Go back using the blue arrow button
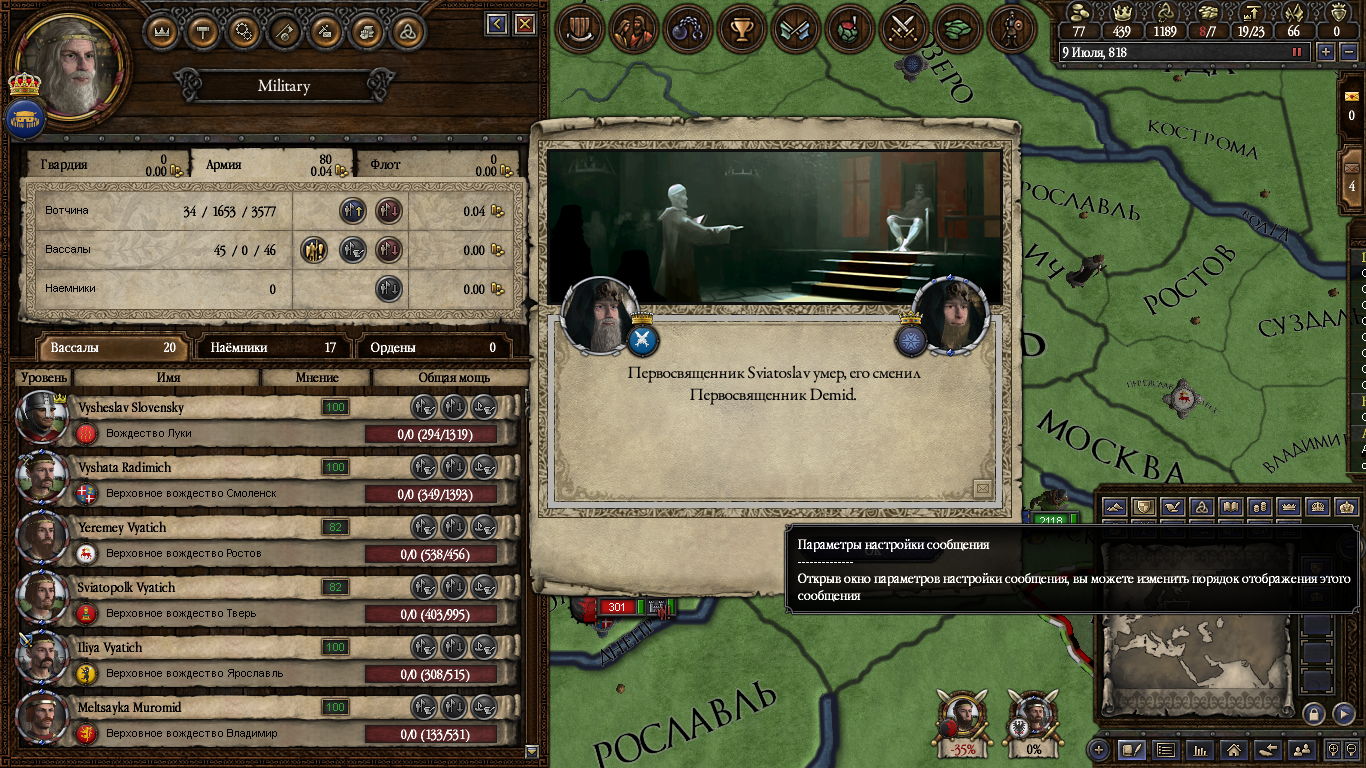Image resolution: width=1366 pixels, height=768 pixels. [x=497, y=24]
